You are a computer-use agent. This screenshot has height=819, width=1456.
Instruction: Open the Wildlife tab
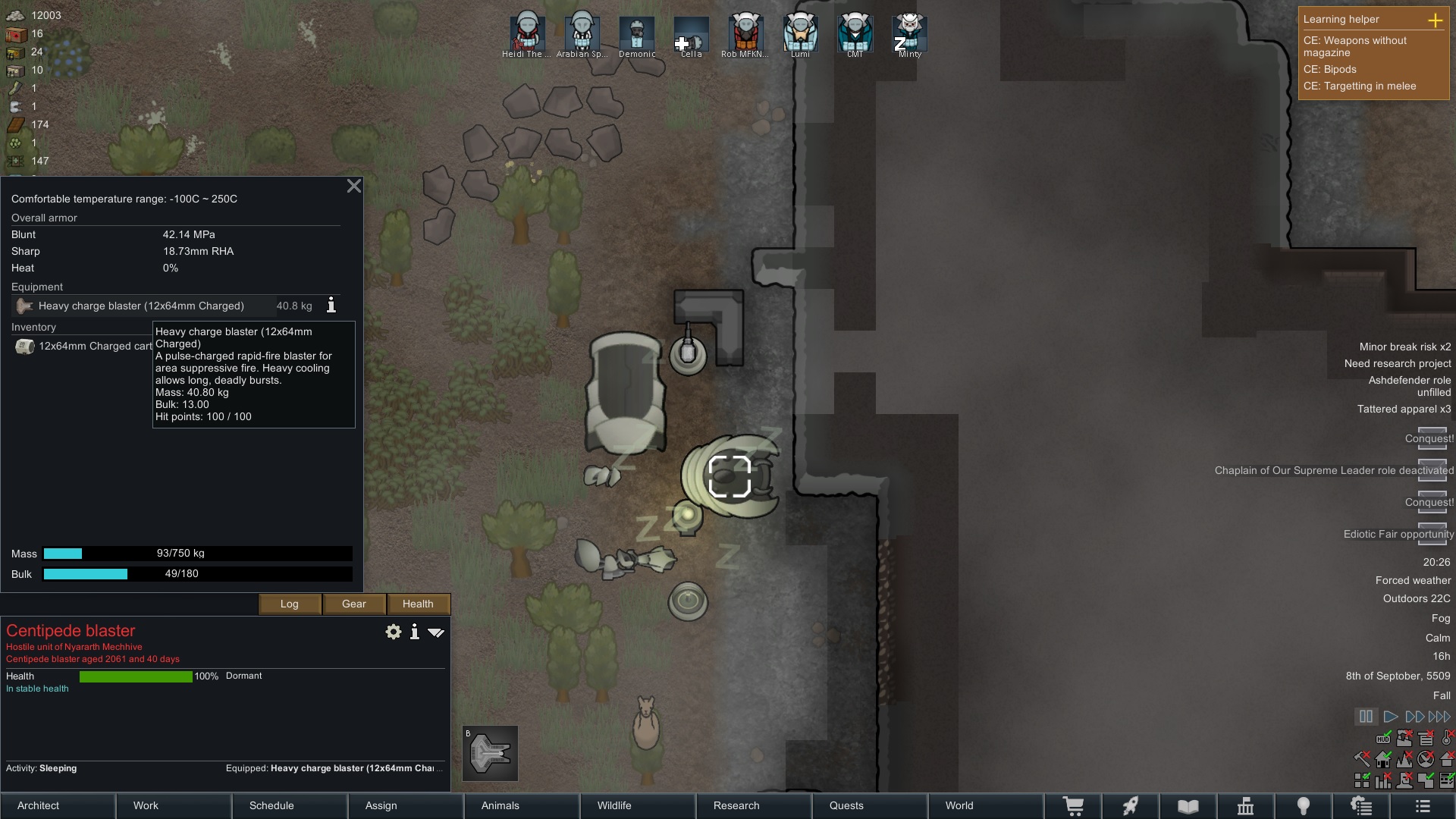coord(638,805)
